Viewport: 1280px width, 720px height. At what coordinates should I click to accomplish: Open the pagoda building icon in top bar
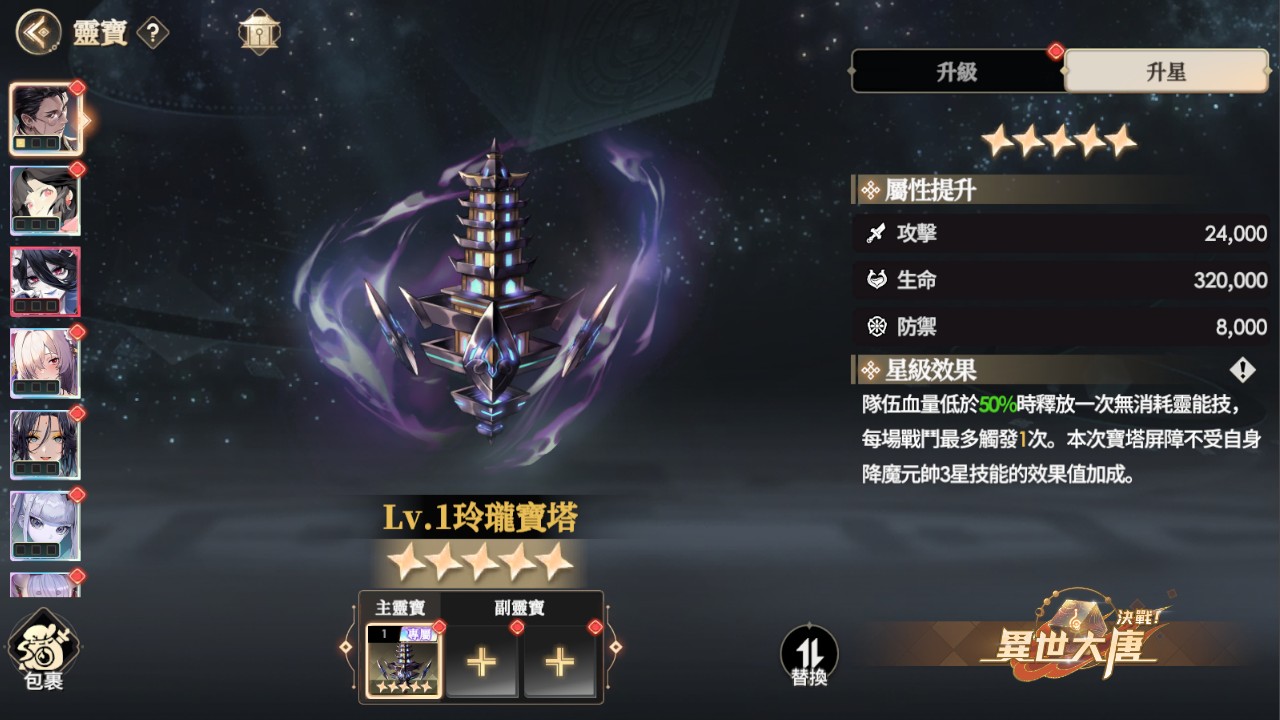[x=259, y=30]
